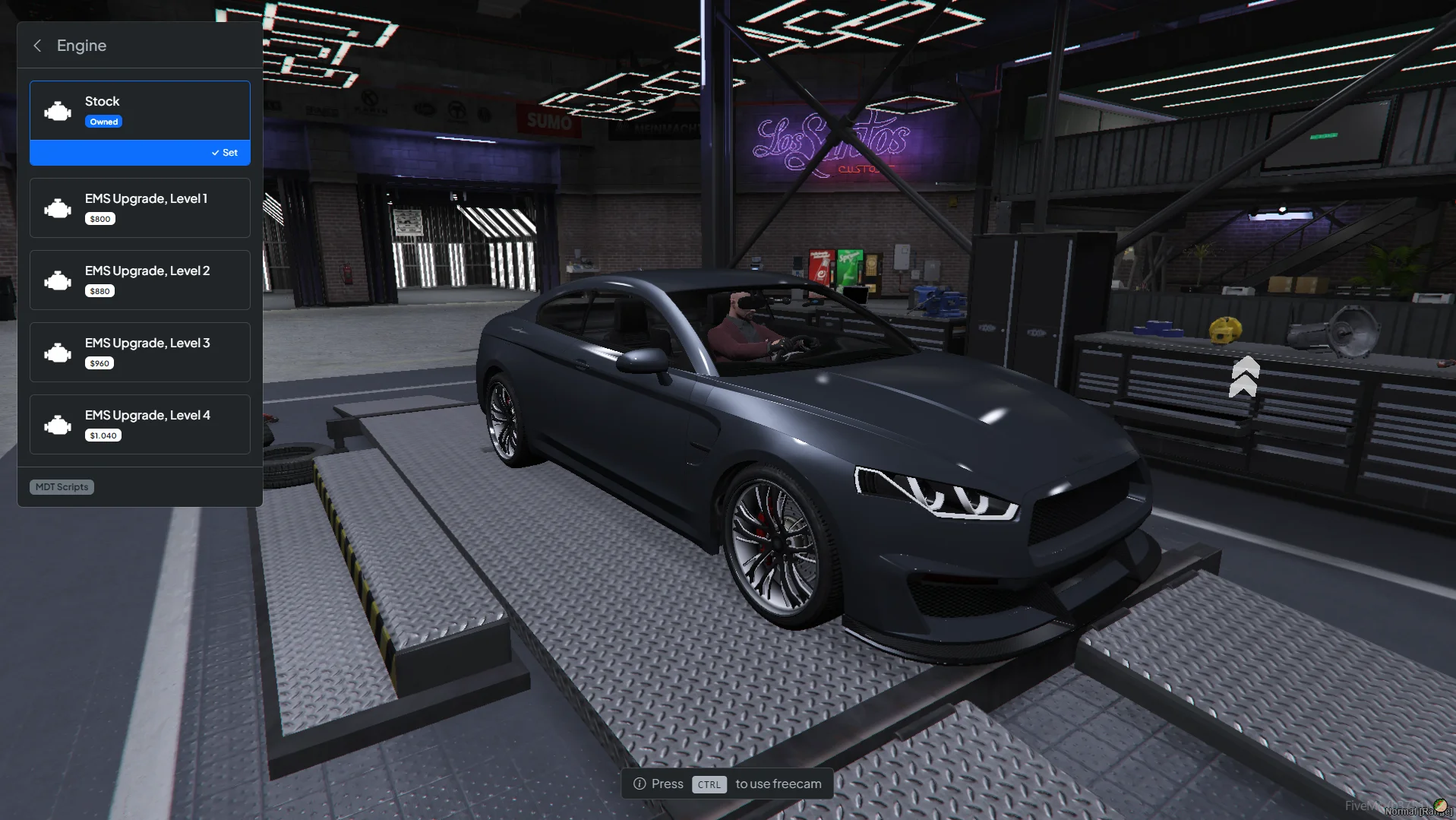Pick EMS Upgrade, Level 3
This screenshot has height=820, width=1456.
[x=140, y=352]
